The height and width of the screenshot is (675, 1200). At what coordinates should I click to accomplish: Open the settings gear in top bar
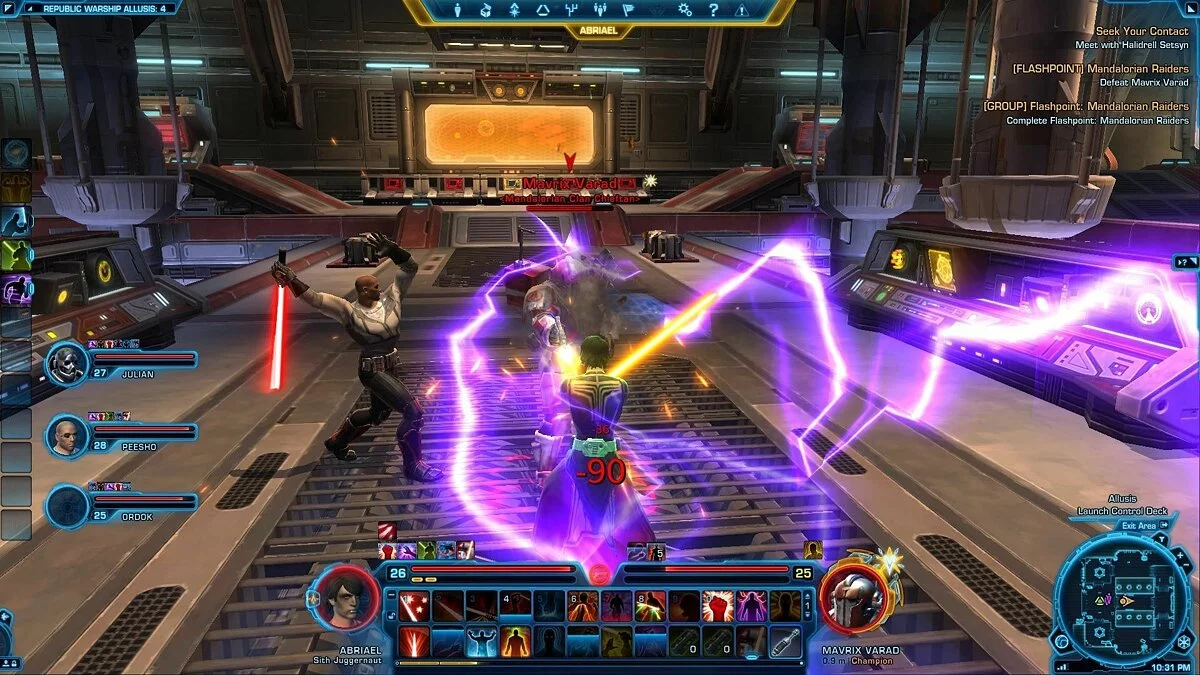(685, 9)
